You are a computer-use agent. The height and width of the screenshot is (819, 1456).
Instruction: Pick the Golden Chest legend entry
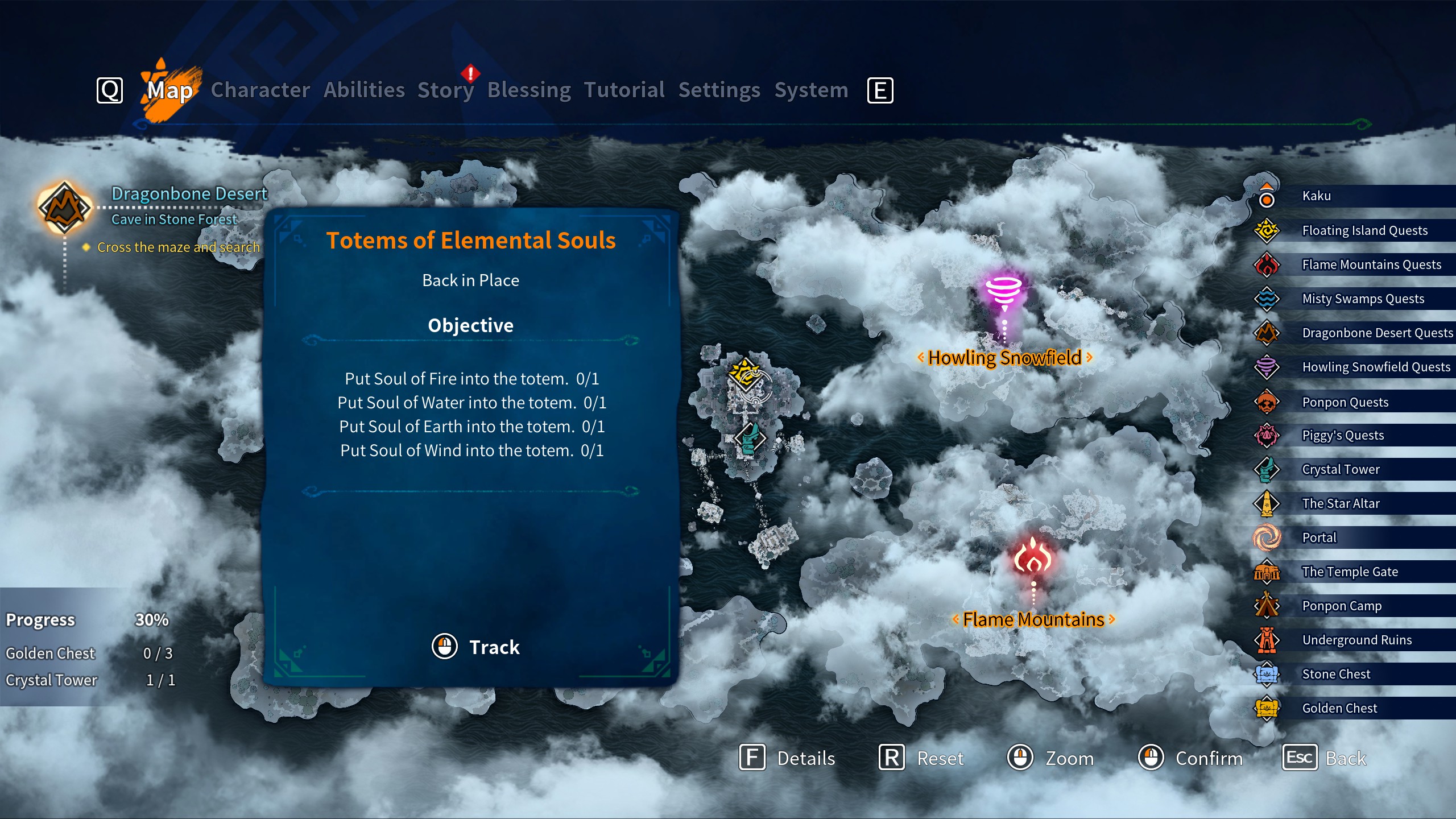(1339, 708)
